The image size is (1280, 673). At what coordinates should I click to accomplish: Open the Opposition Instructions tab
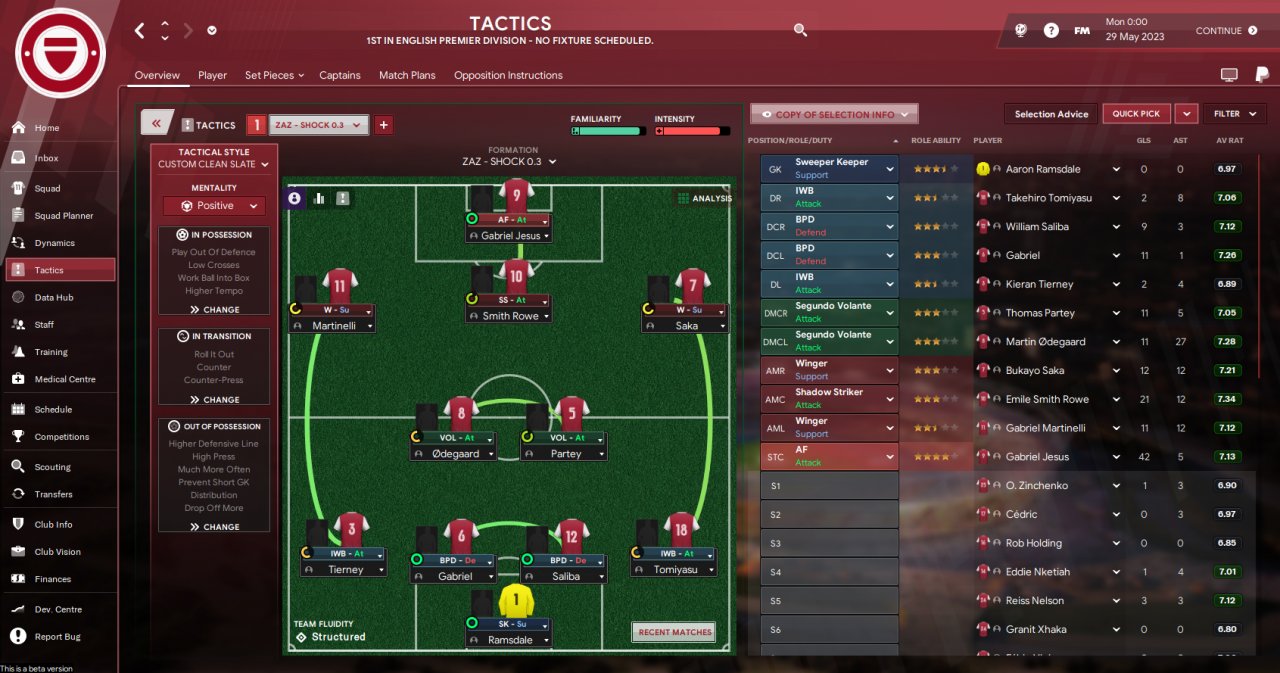(508, 75)
